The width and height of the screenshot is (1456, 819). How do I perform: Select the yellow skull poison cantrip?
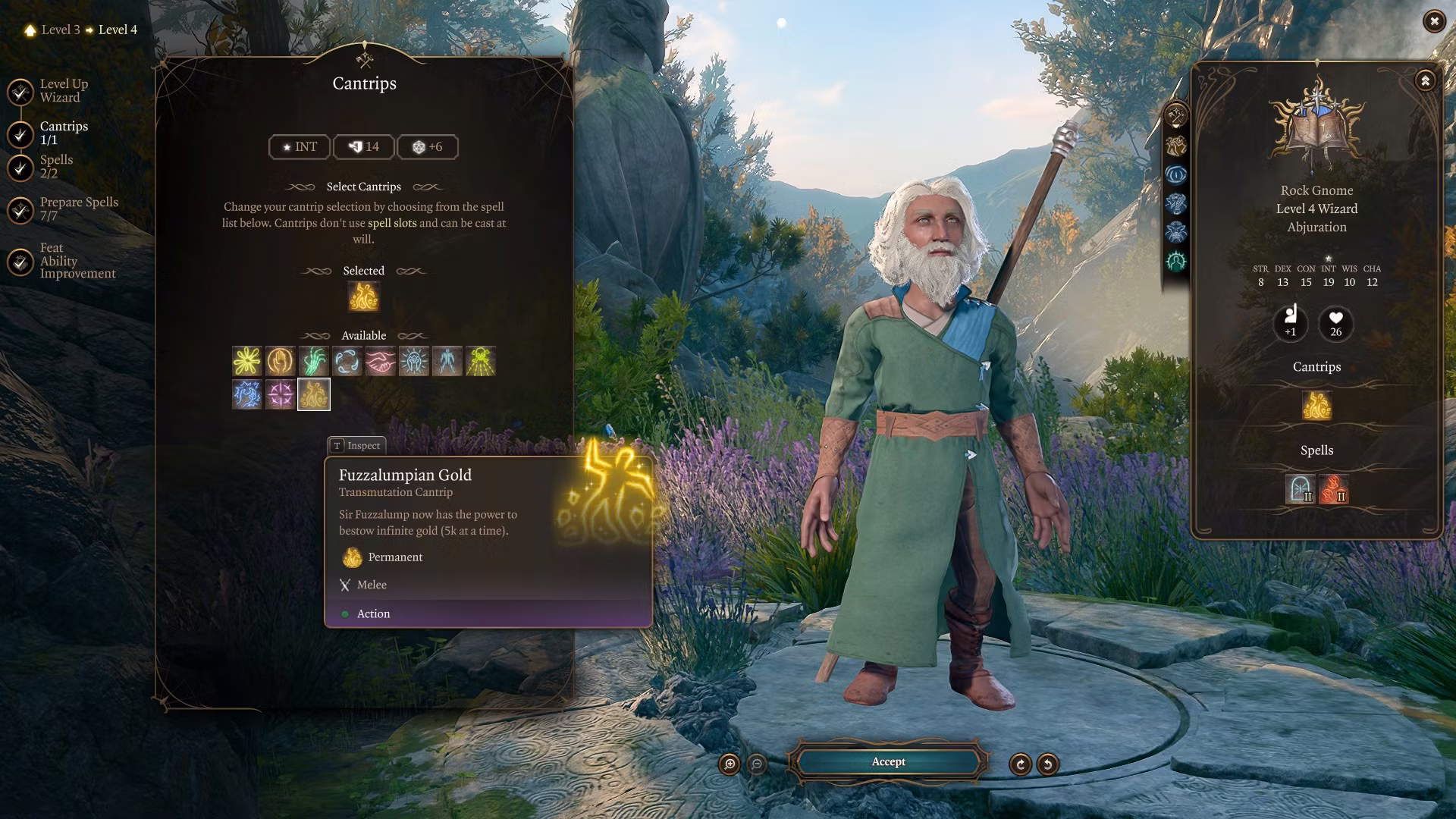coord(480,362)
